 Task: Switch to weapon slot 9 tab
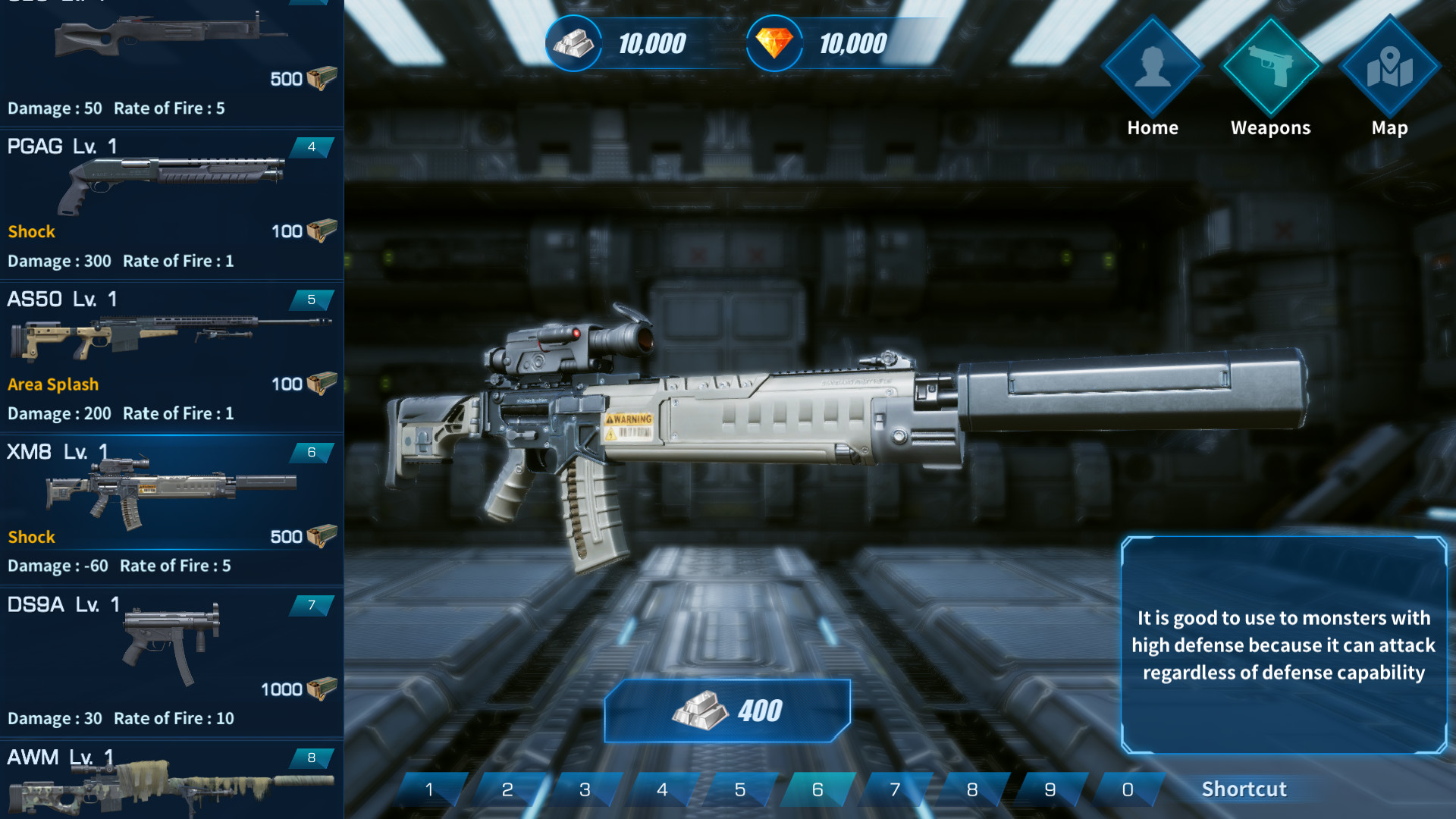point(1050,789)
